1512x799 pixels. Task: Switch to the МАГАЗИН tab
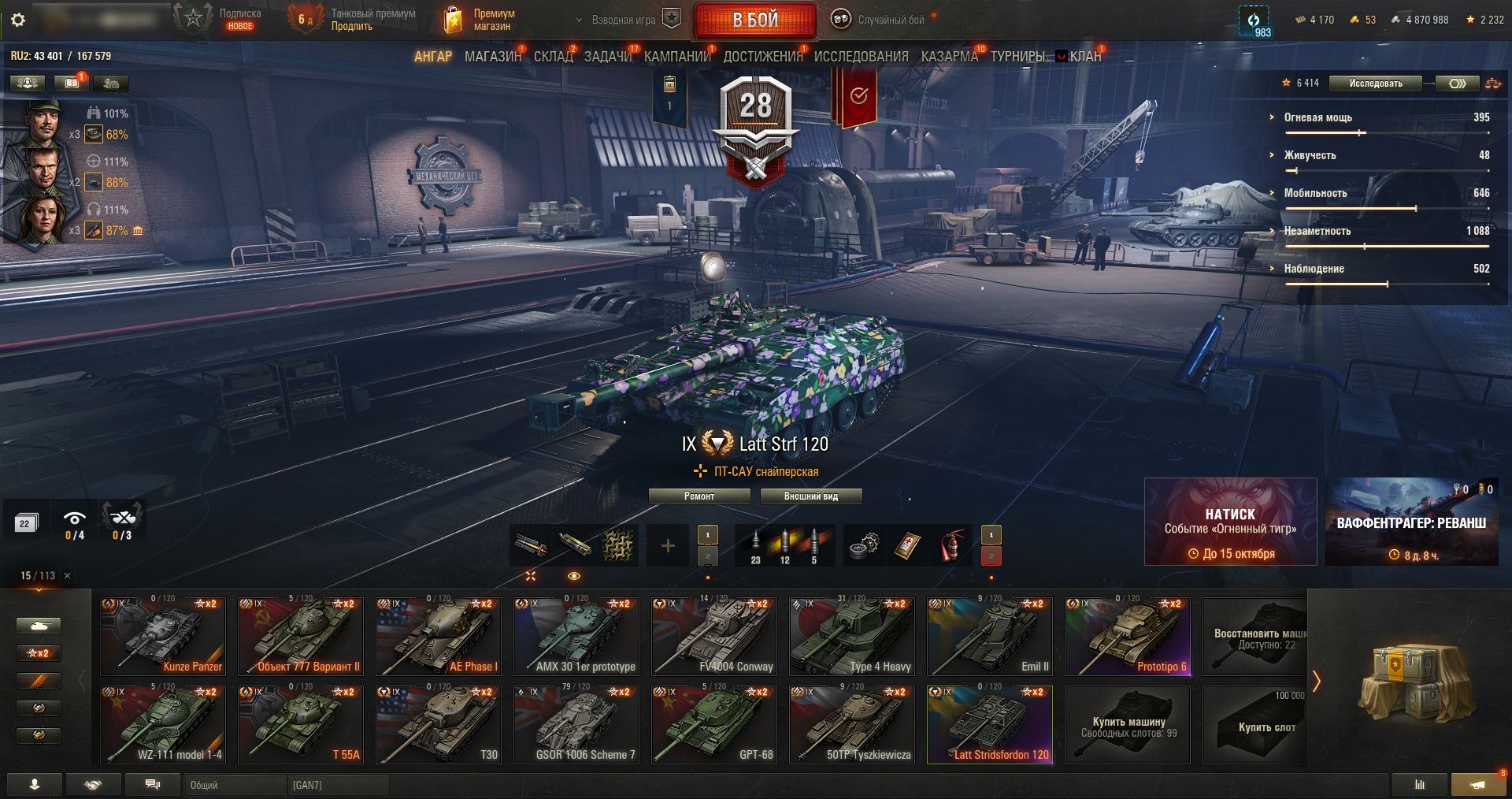pos(493,57)
